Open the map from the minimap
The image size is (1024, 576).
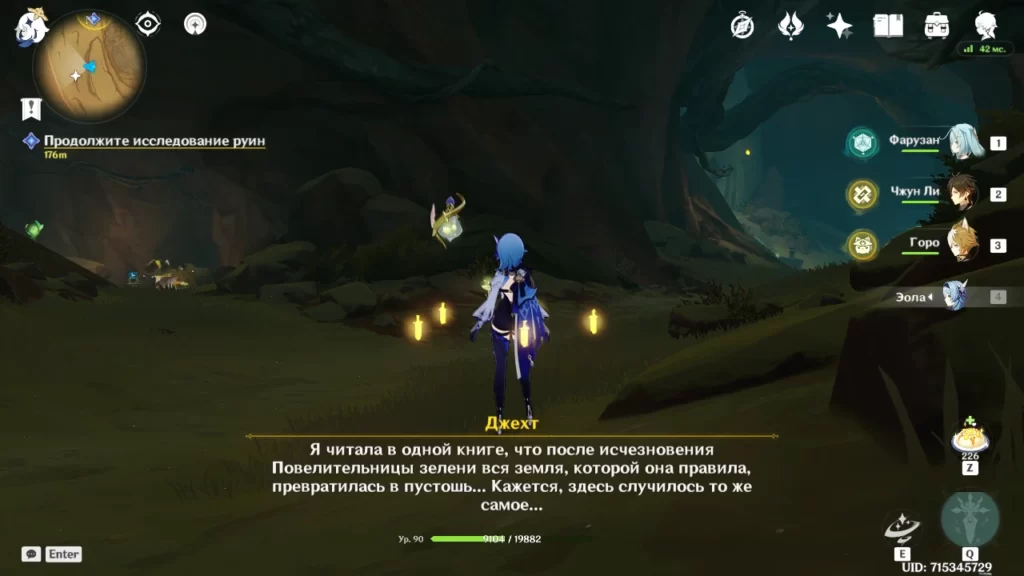tap(89, 67)
